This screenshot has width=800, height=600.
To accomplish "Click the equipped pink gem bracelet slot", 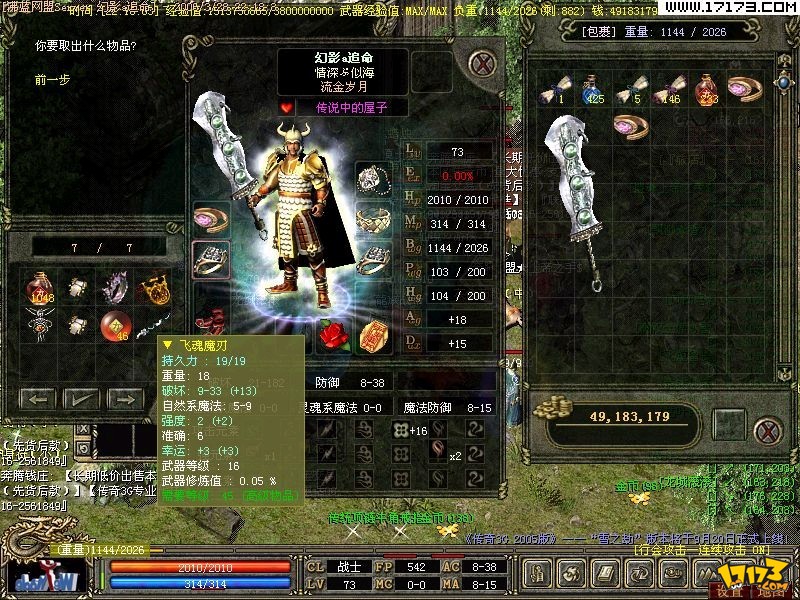I will [x=211, y=218].
